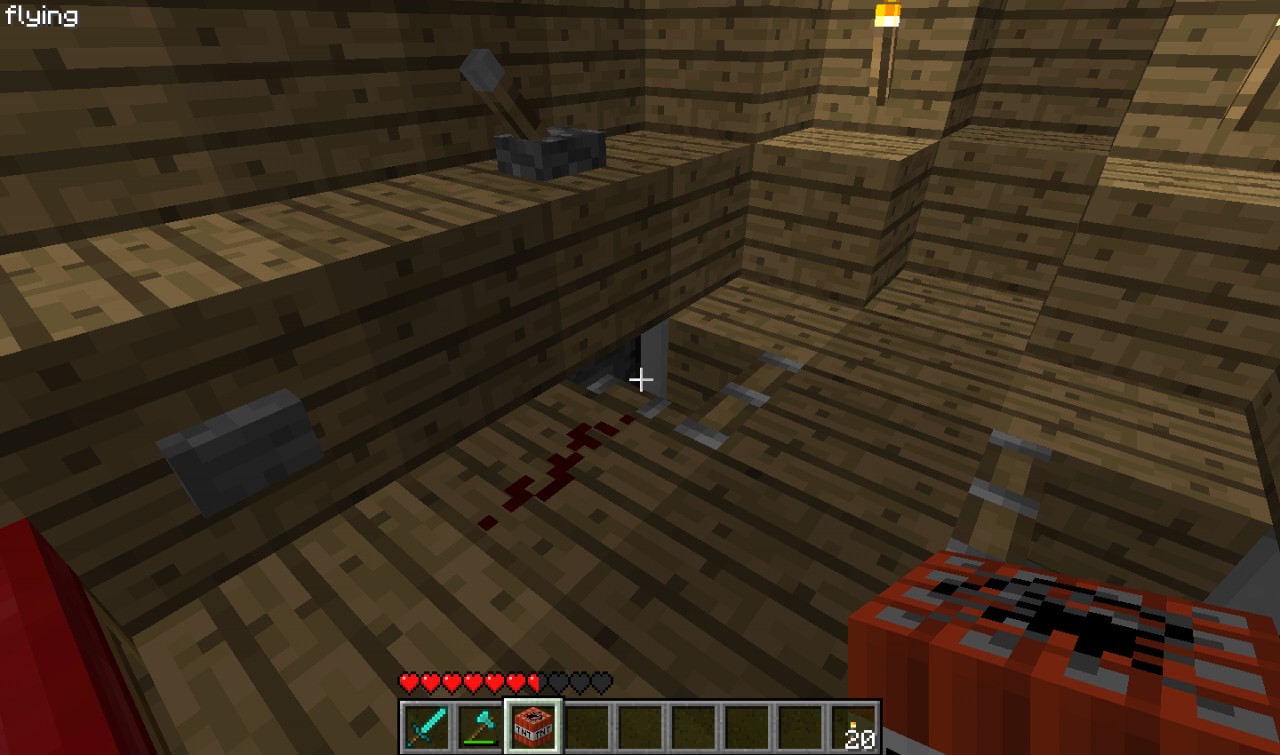Image resolution: width=1280 pixels, height=755 pixels.
Task: Select the diamond axe hotbar slot
Action: pos(480,726)
